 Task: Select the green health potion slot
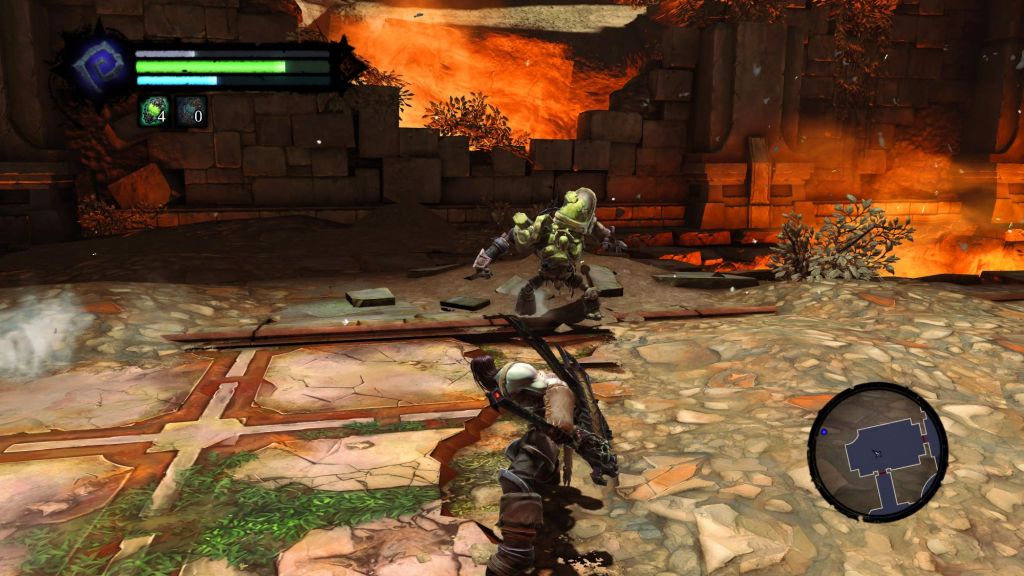click(x=154, y=110)
